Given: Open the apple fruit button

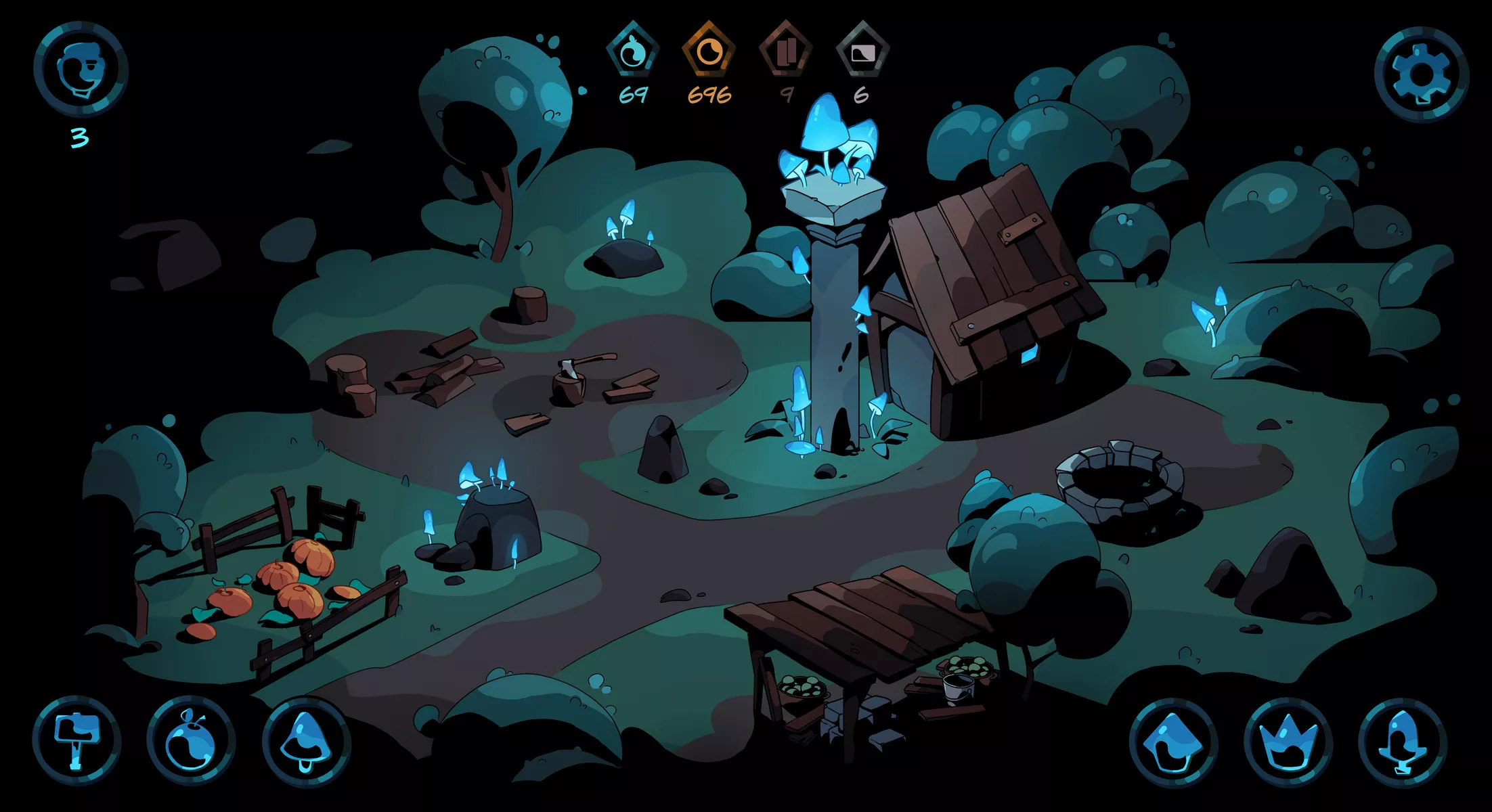Looking at the screenshot, I should pyautogui.click(x=191, y=740).
